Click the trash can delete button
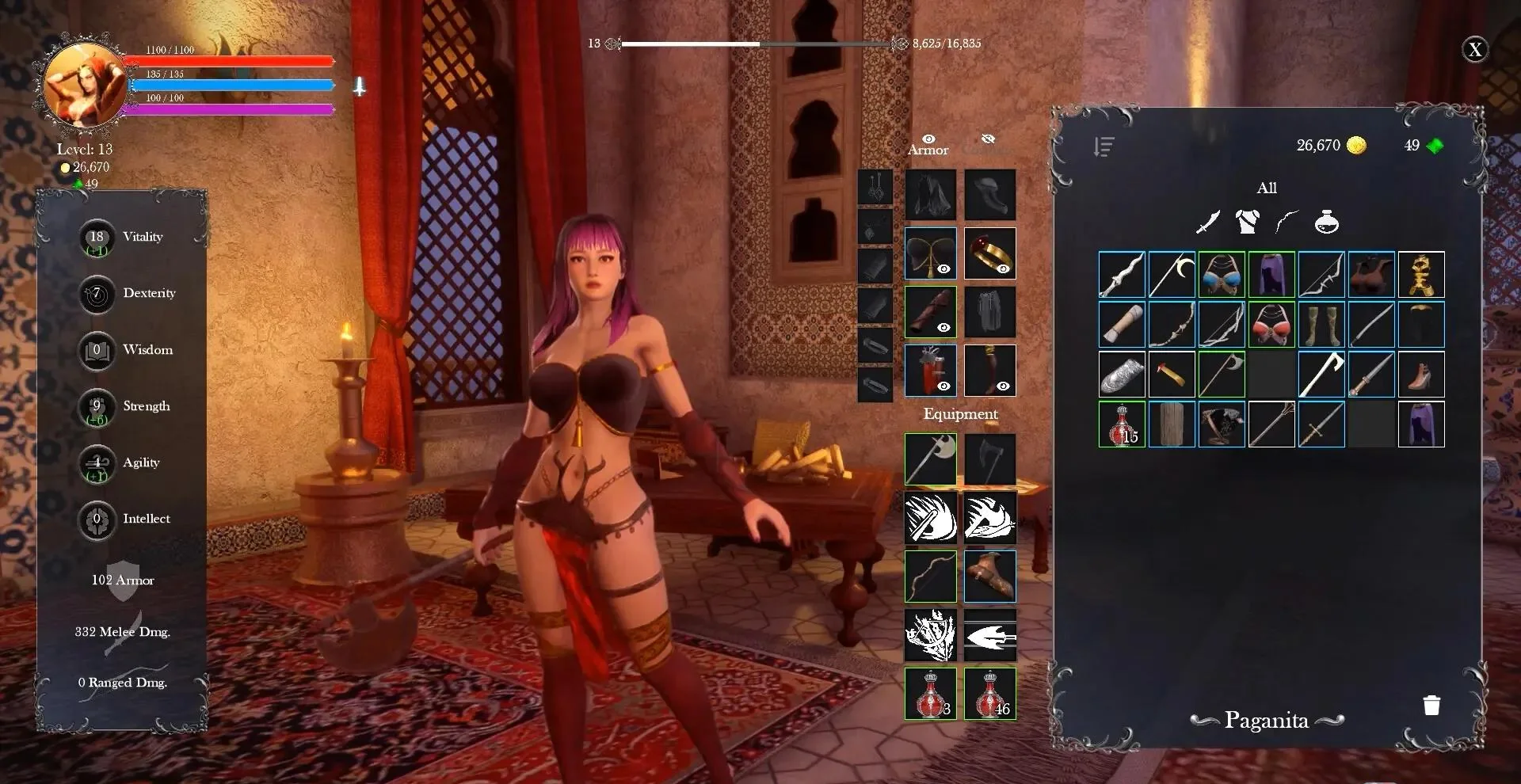Screen dimensions: 1521x784 coord(1431,706)
